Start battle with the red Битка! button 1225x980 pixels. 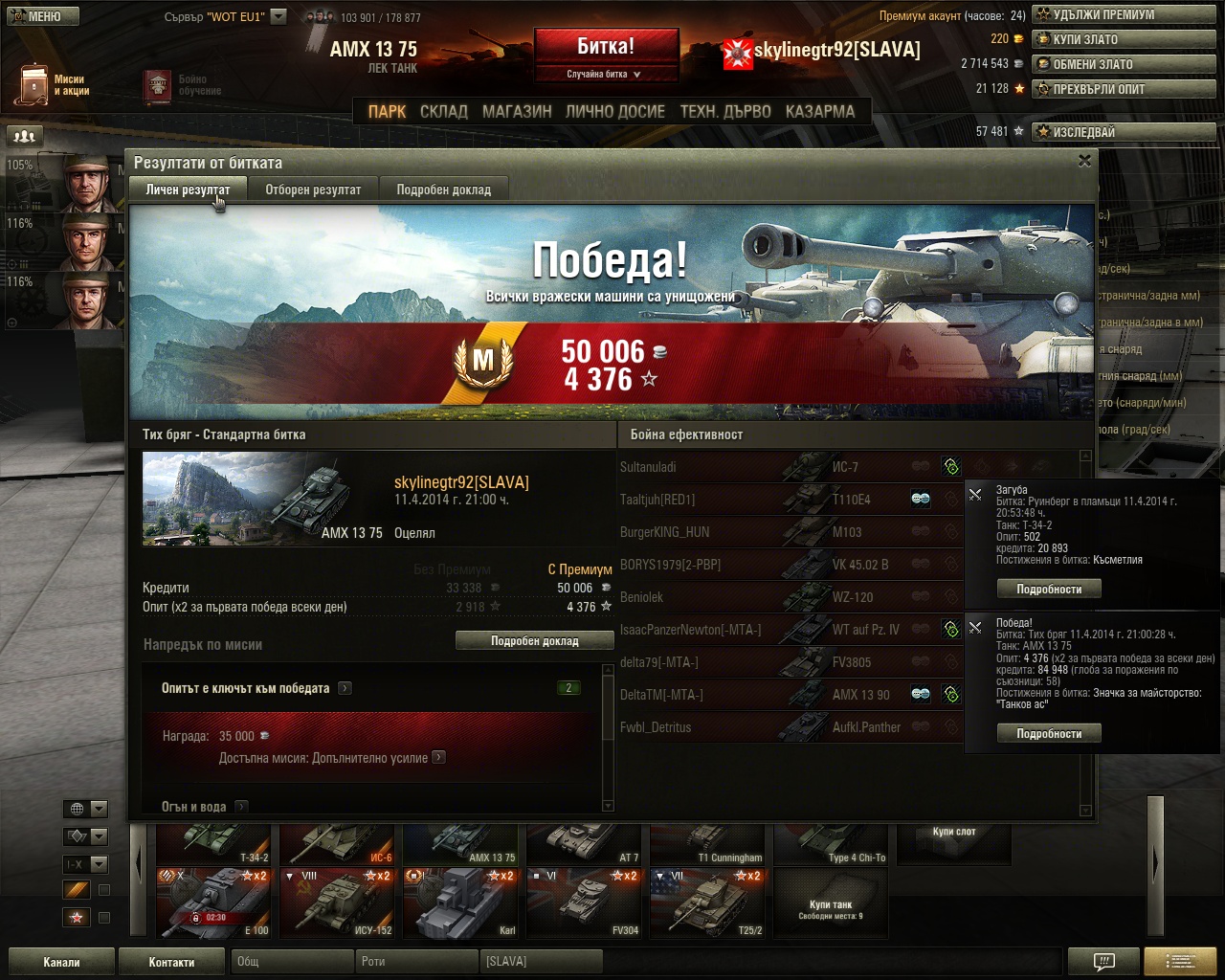click(606, 48)
